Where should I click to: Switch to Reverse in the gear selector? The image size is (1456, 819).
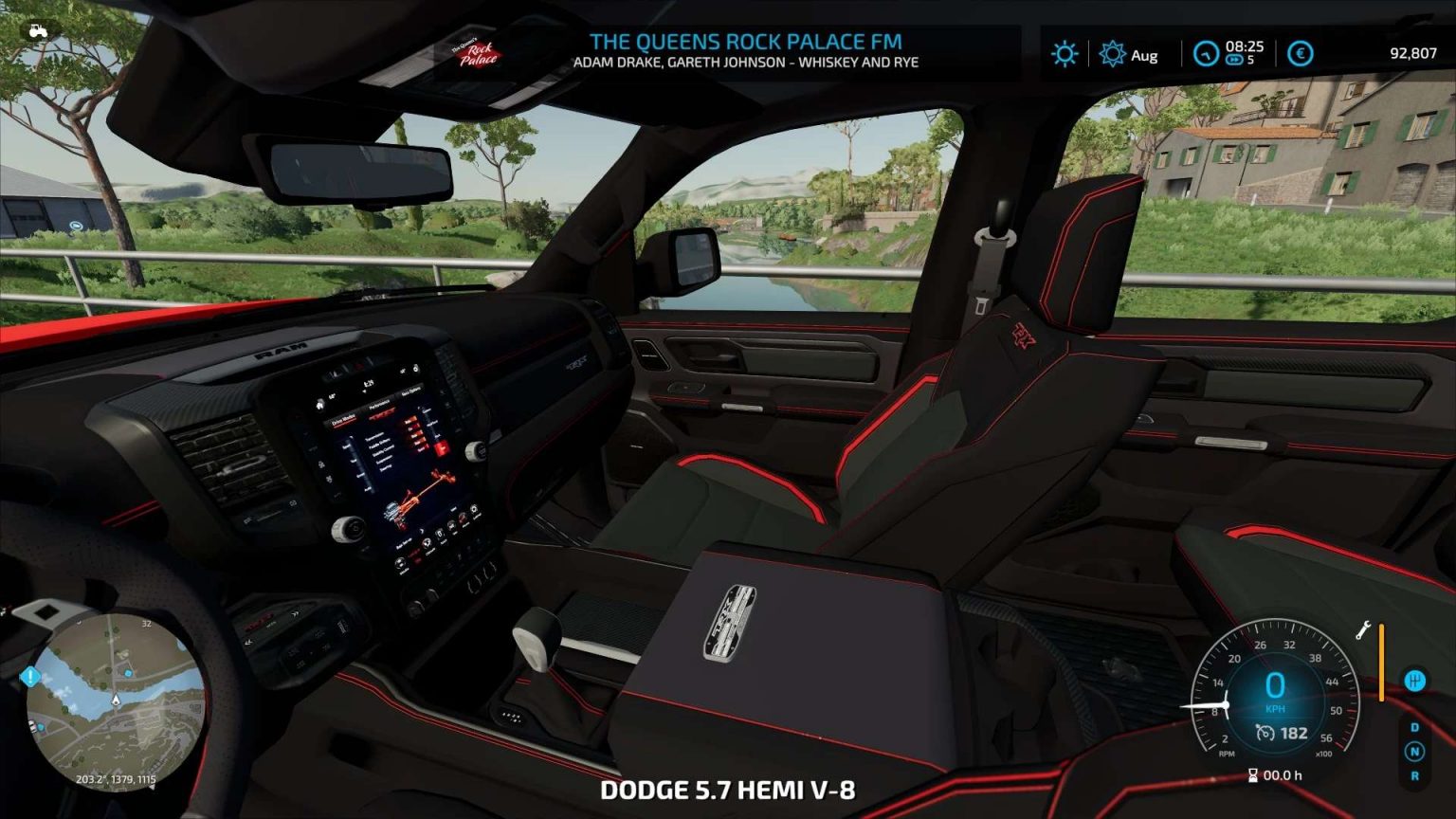click(1415, 773)
